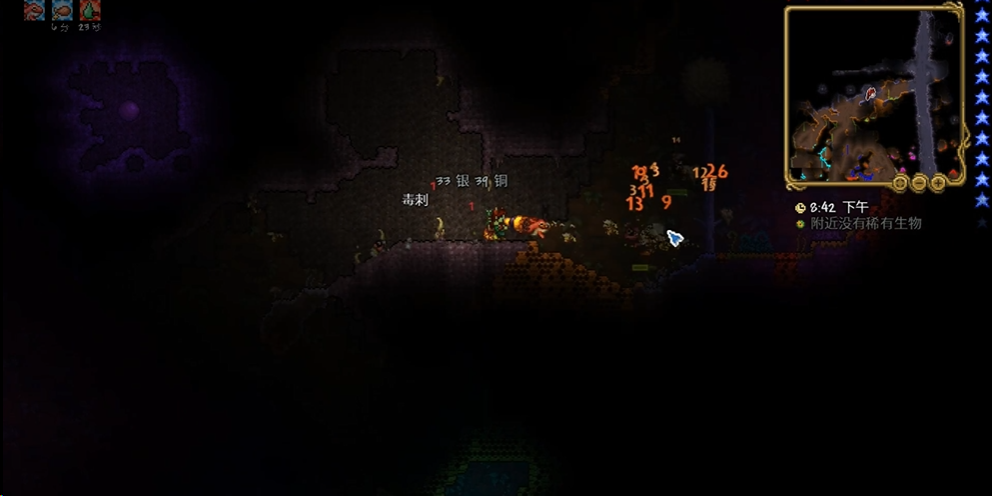This screenshot has width=992, height=496.
Task: Reset the minimap zoom with the circle button
Action: (900, 183)
